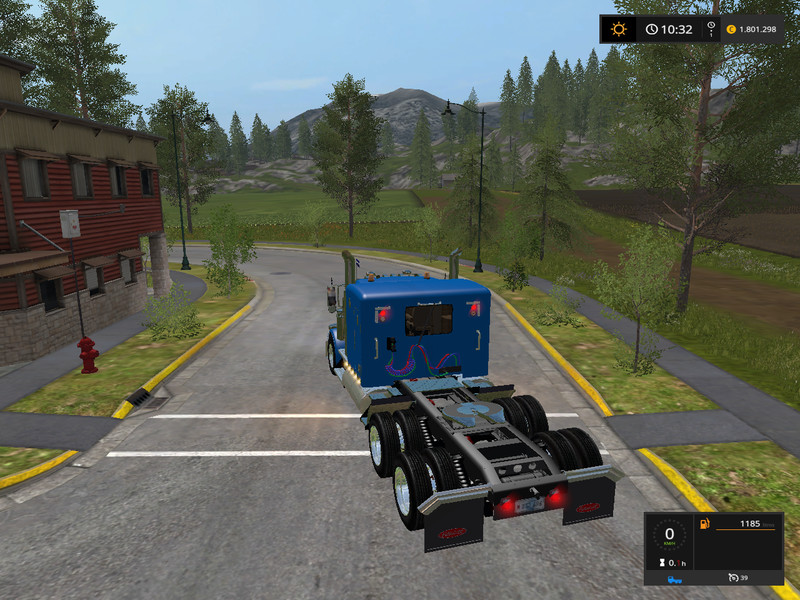The image size is (800, 600).
Task: Select the orange fuel pump icon
Action: pos(704,523)
